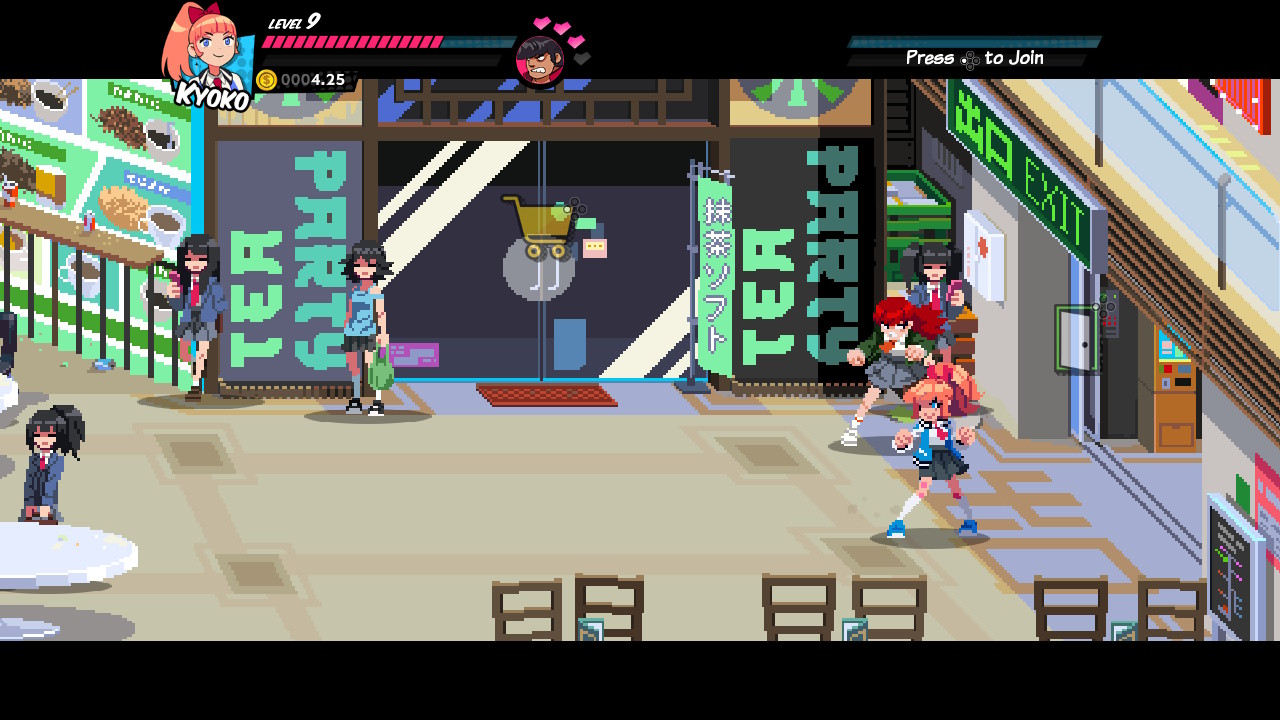Click the green door exit marker
This screenshot has width=1280, height=720.
(x=1077, y=339)
